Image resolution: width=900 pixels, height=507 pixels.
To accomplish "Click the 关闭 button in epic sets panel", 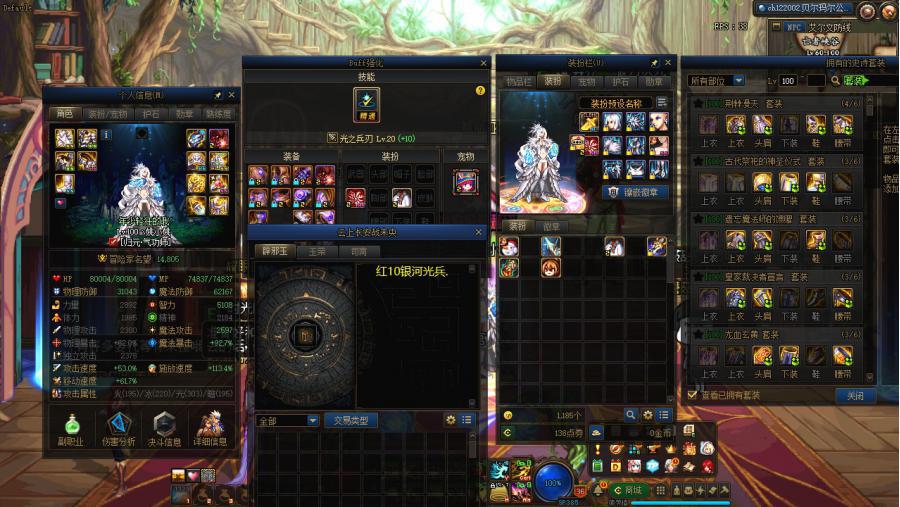I will (x=855, y=396).
